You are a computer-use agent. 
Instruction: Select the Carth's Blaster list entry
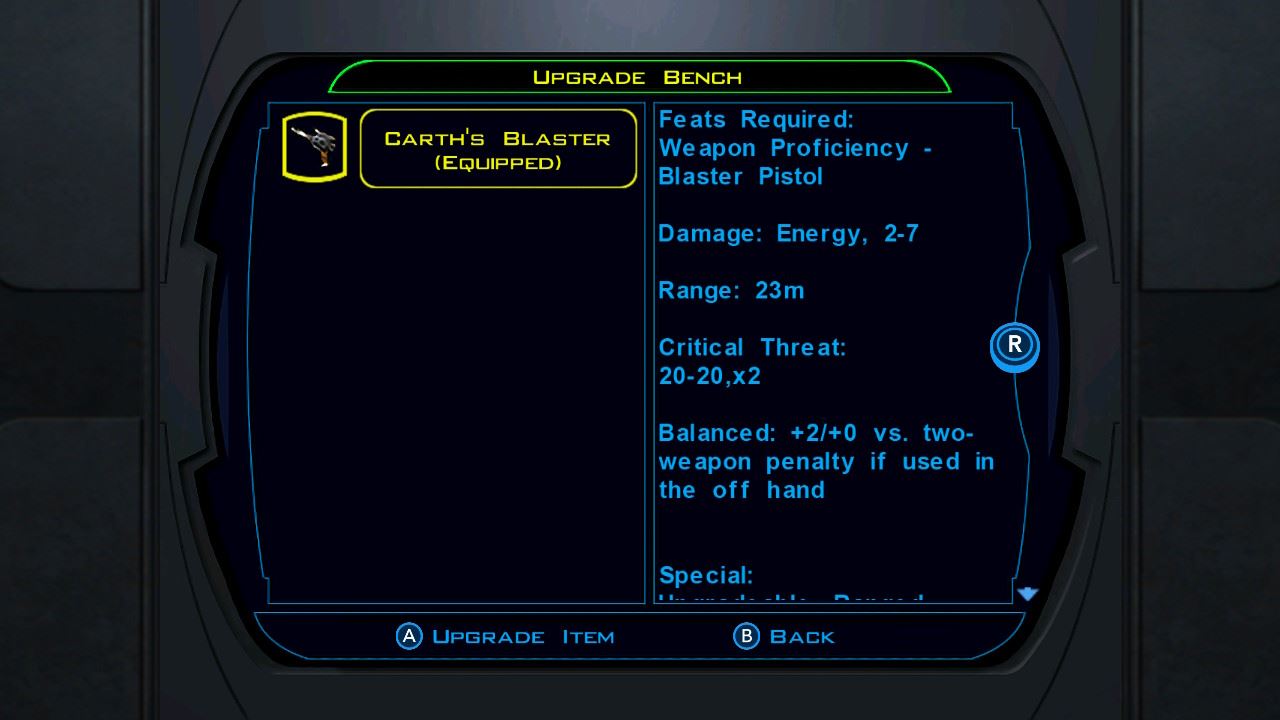click(x=498, y=149)
